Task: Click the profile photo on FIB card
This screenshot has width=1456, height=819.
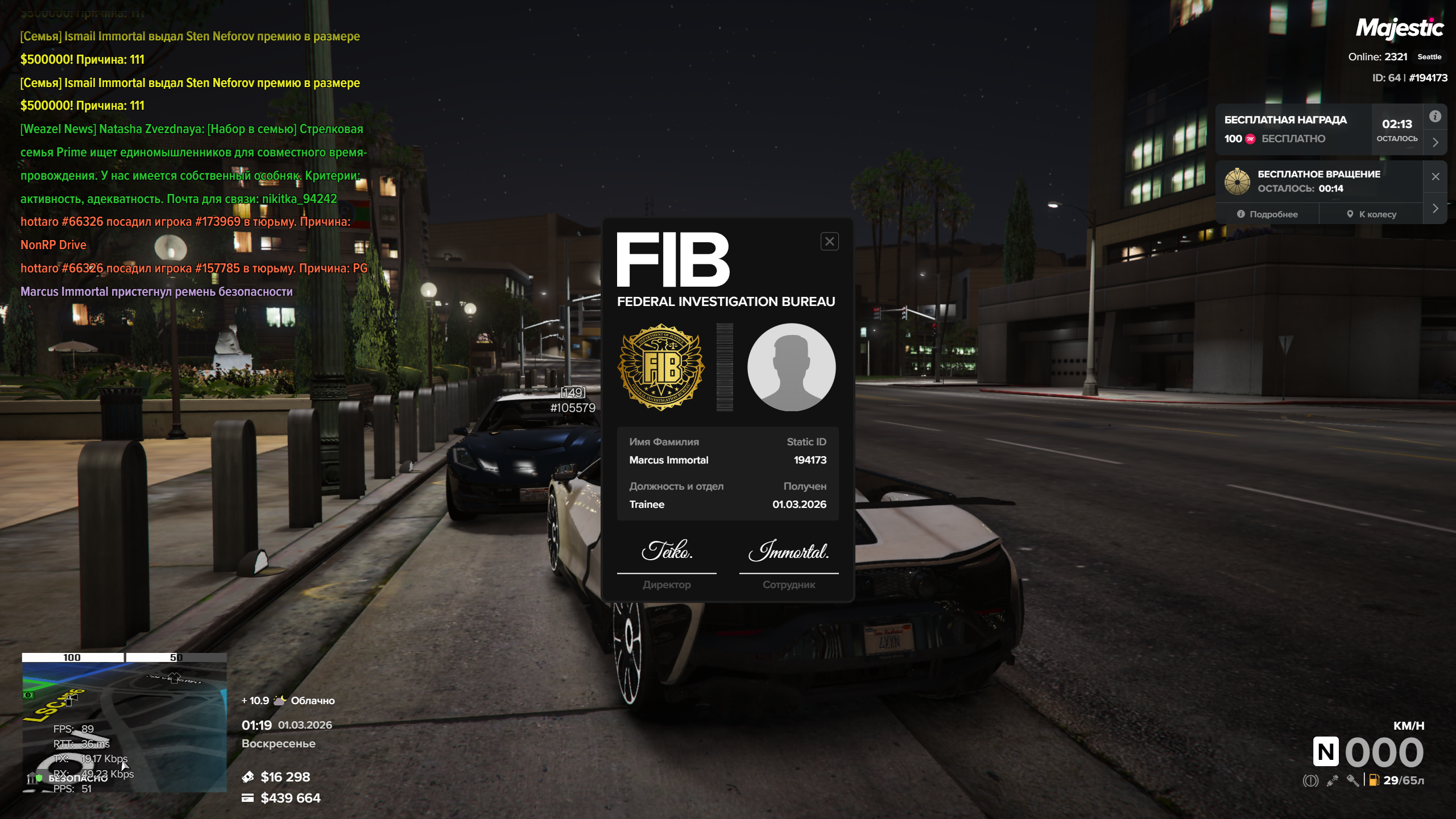Action: 791,367
